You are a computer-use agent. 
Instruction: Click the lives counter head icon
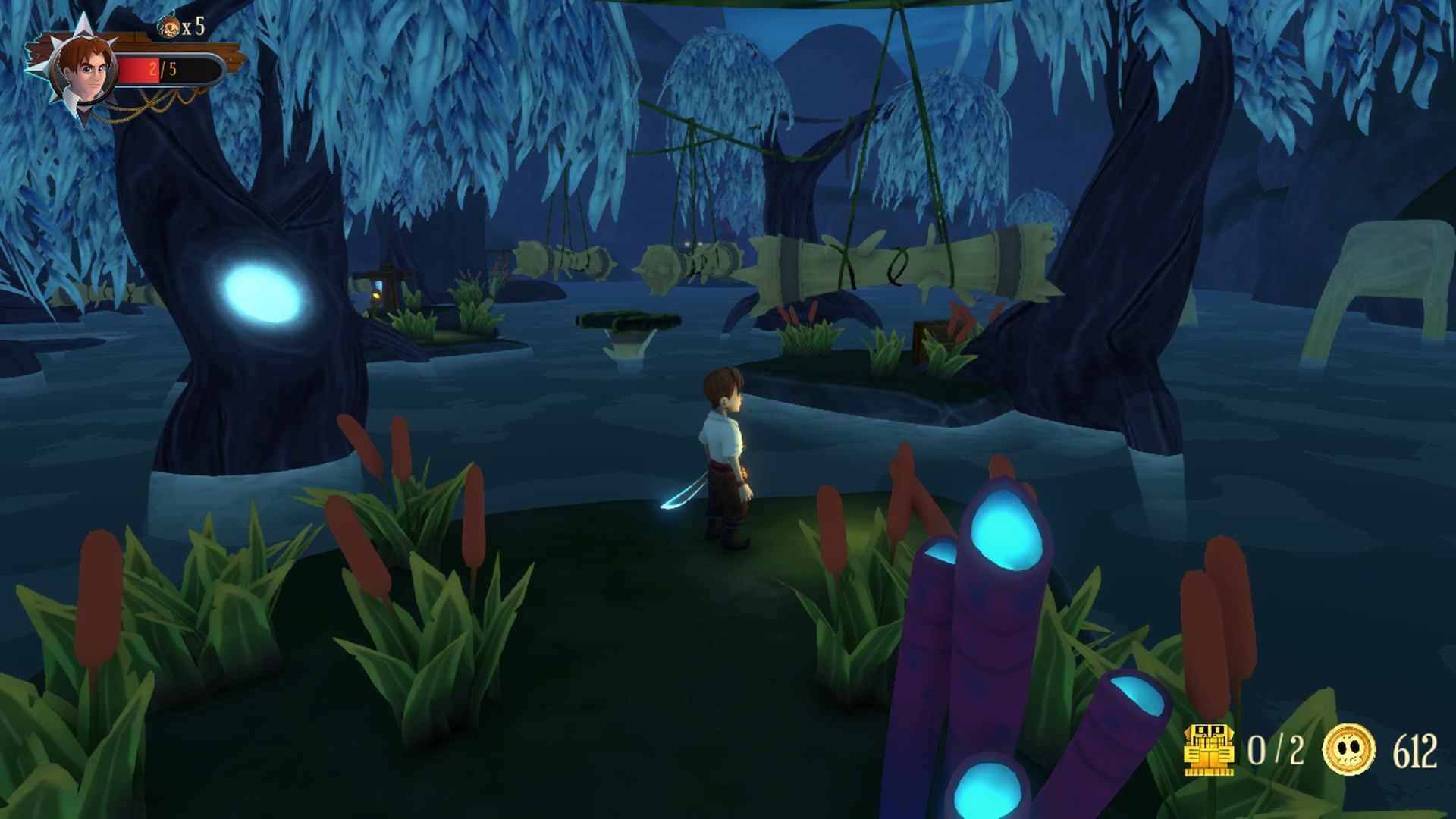click(x=168, y=27)
